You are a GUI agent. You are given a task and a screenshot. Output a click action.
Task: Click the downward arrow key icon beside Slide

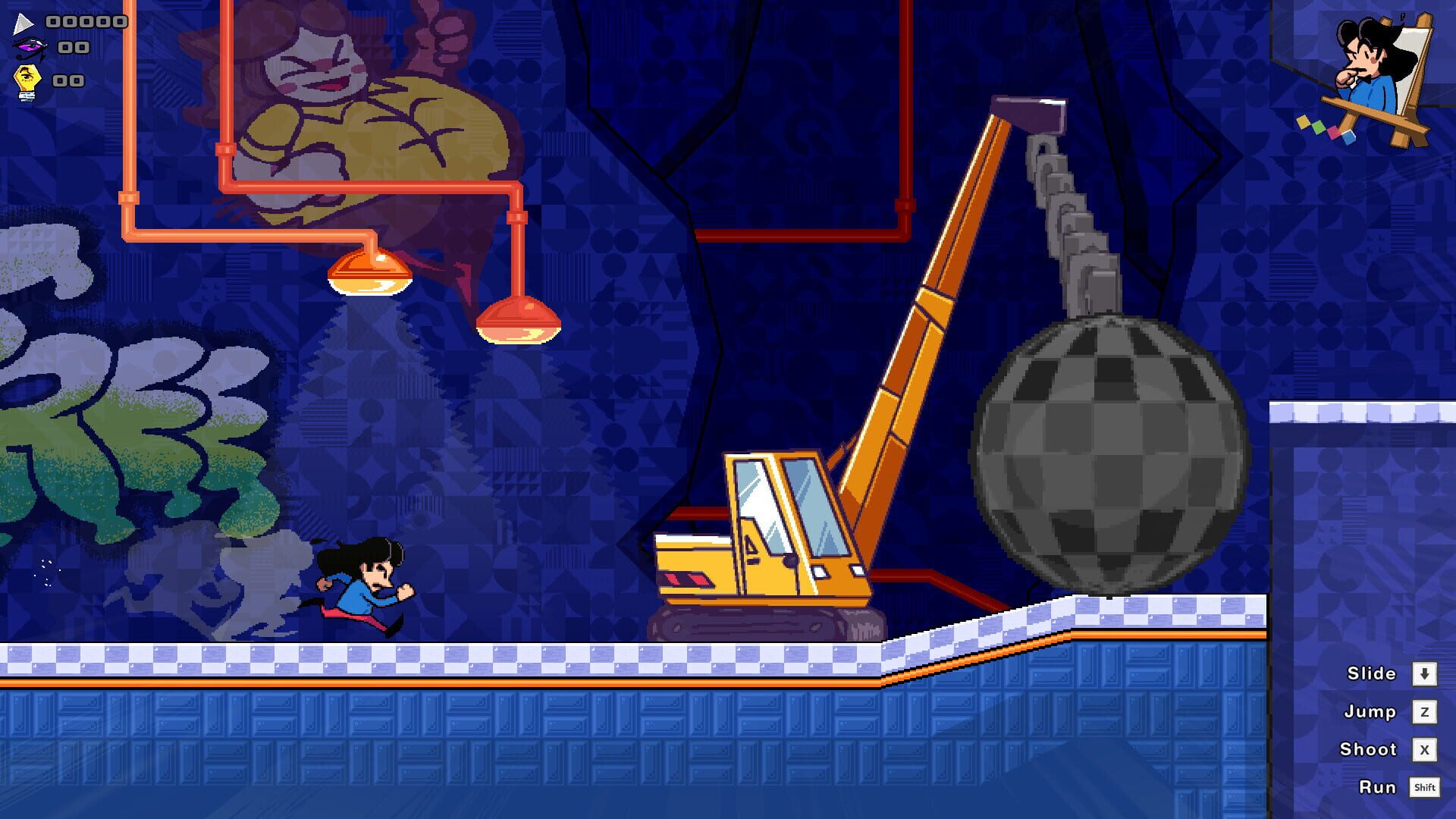click(x=1426, y=673)
